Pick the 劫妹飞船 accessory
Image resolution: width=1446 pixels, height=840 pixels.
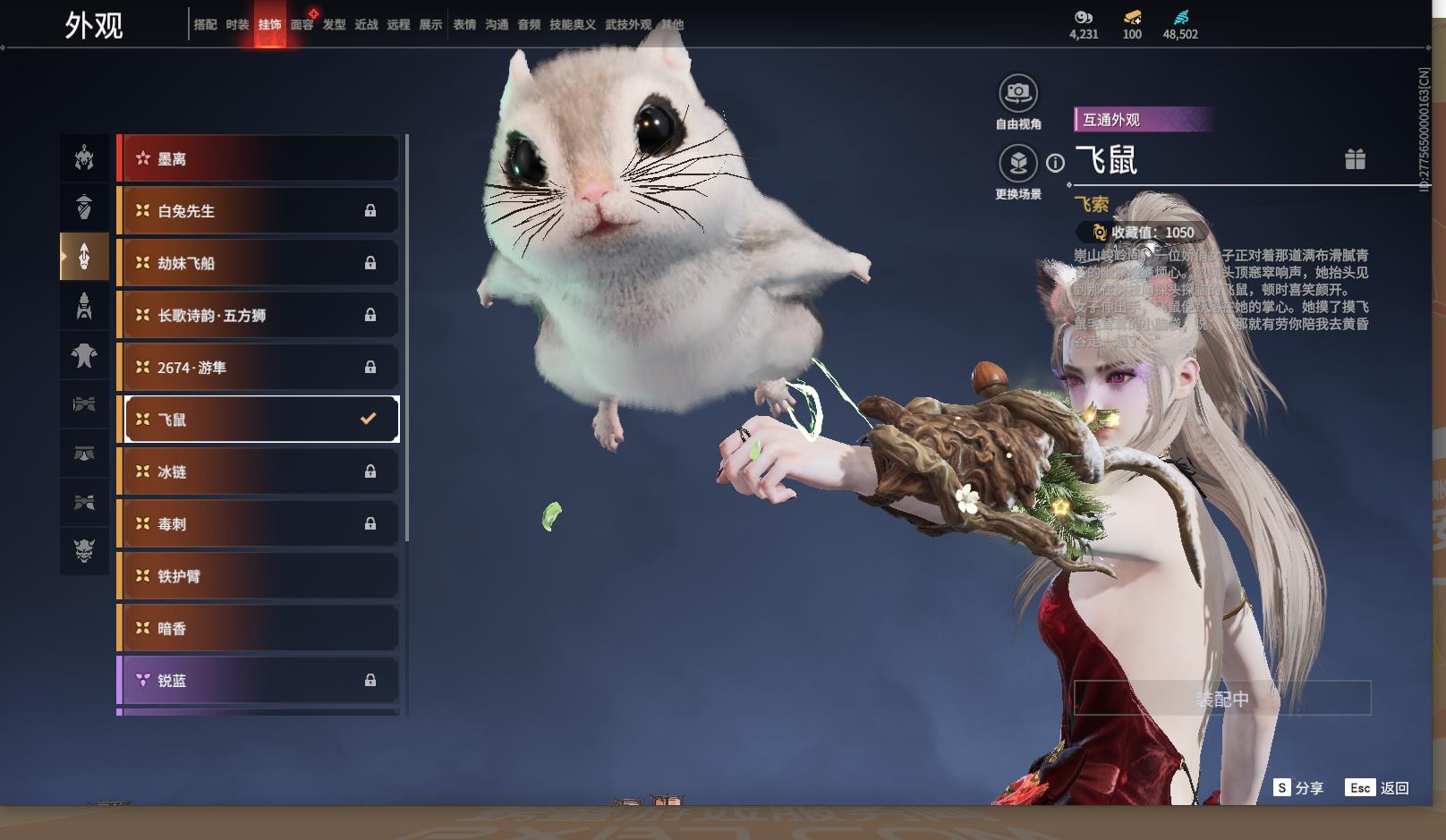[259, 263]
